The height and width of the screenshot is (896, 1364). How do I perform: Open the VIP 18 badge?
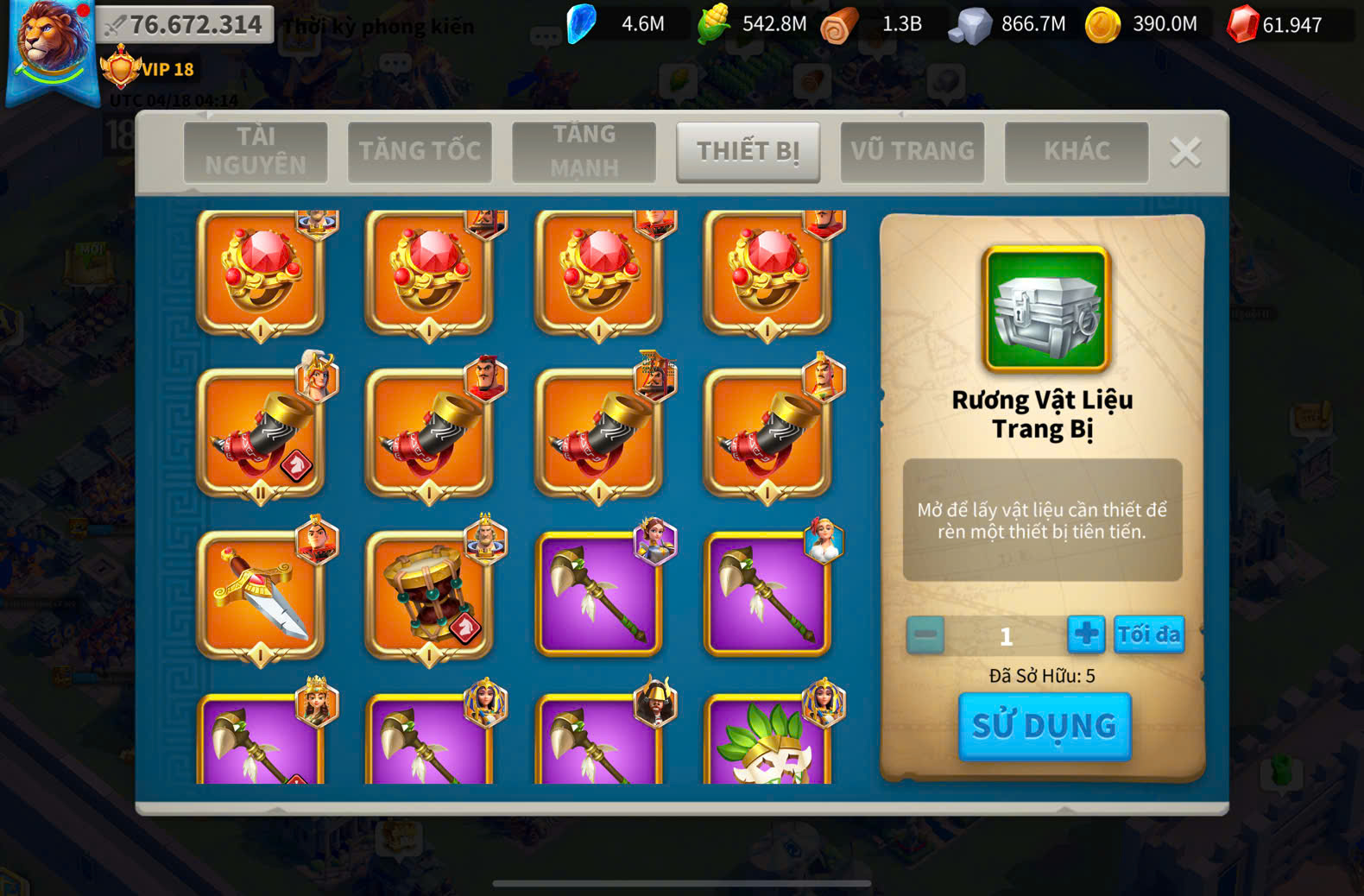click(148, 69)
